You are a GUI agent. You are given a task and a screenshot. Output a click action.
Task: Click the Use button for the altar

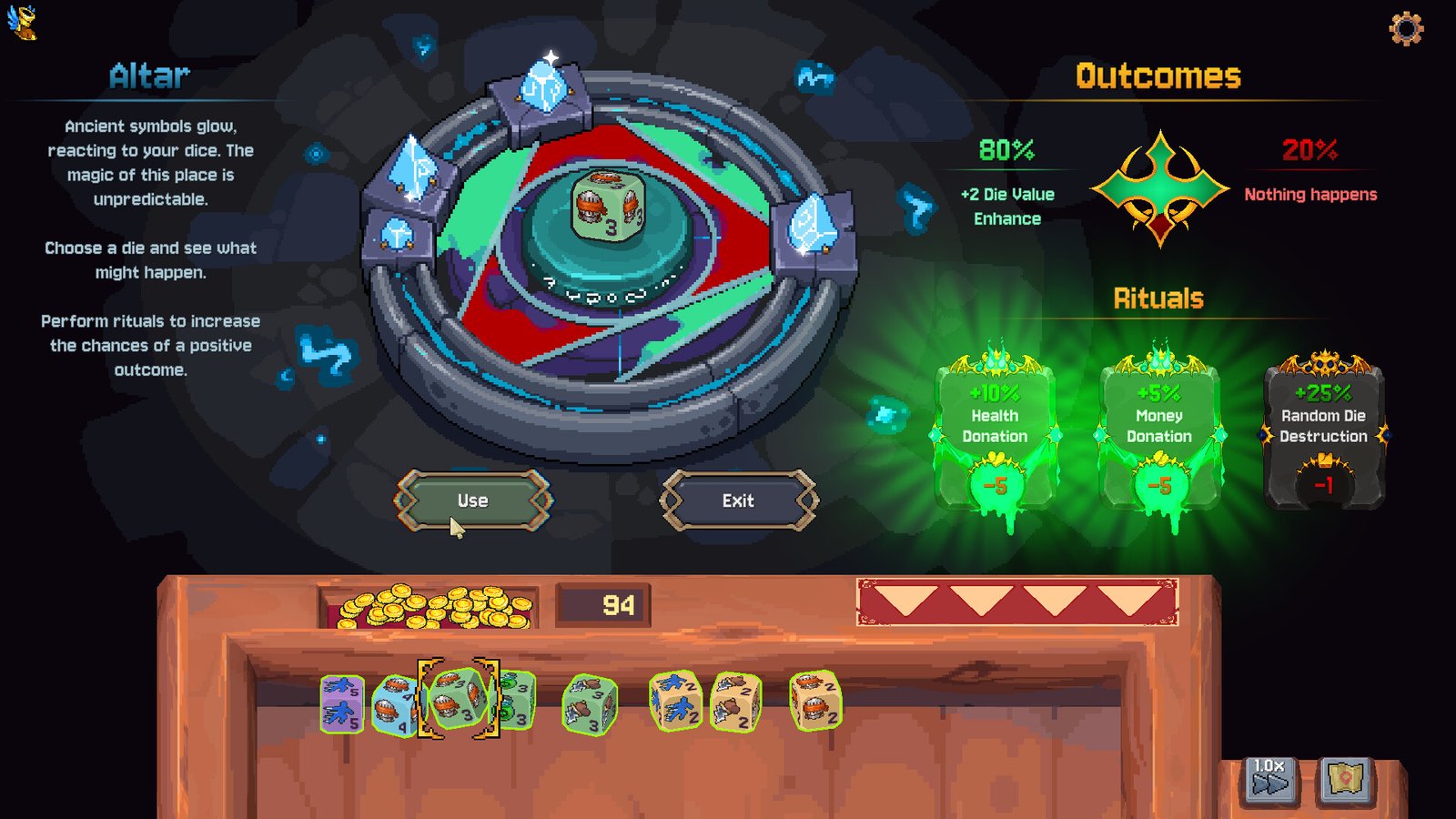[x=472, y=500]
